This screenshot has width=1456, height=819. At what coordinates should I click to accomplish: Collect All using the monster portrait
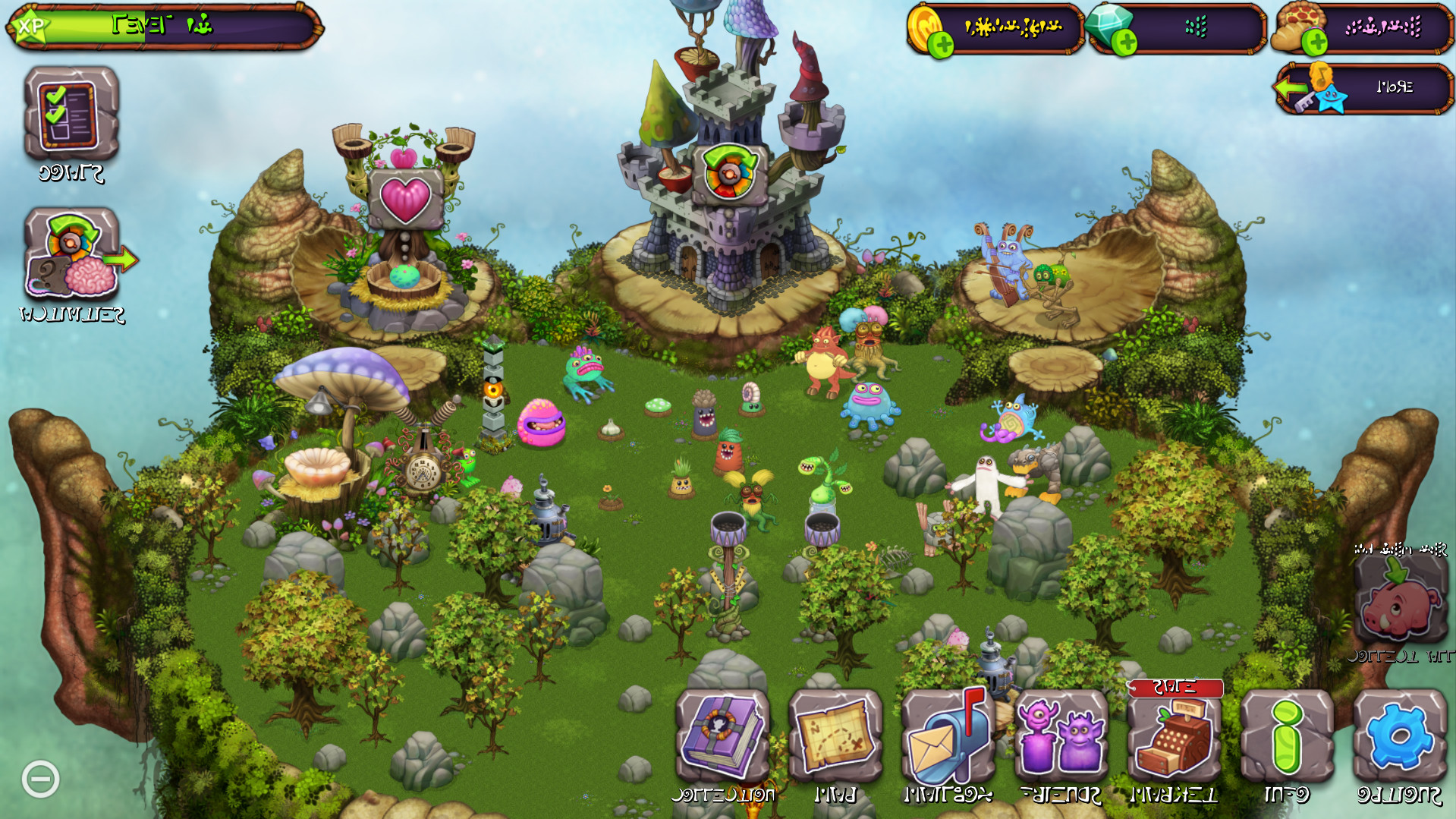1400,607
